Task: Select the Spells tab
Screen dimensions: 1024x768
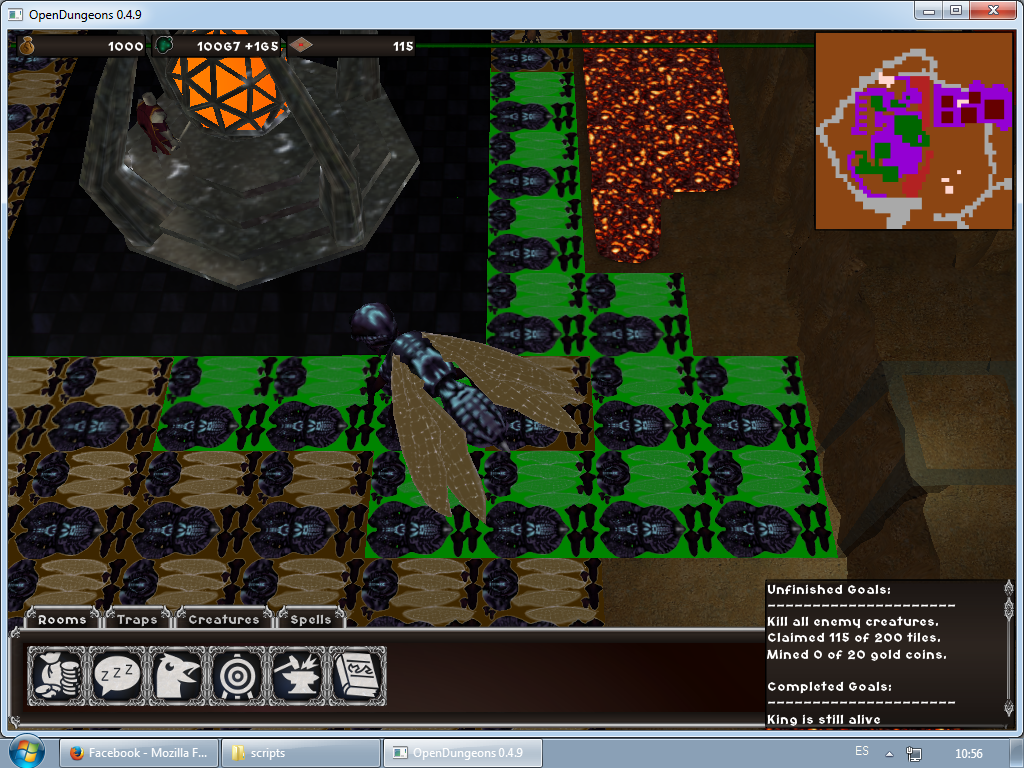Action: click(310, 619)
